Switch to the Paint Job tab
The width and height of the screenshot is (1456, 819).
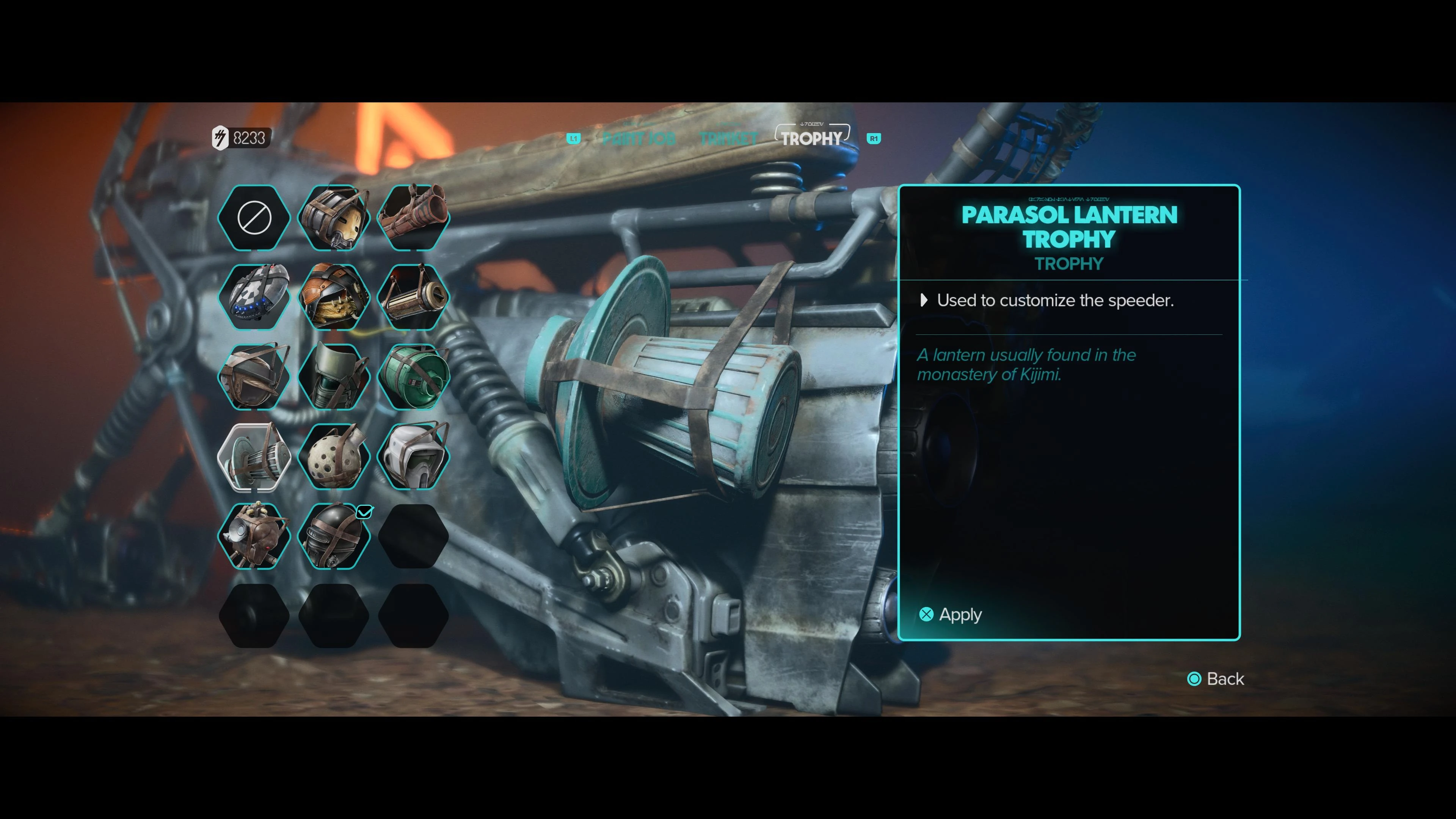639,138
